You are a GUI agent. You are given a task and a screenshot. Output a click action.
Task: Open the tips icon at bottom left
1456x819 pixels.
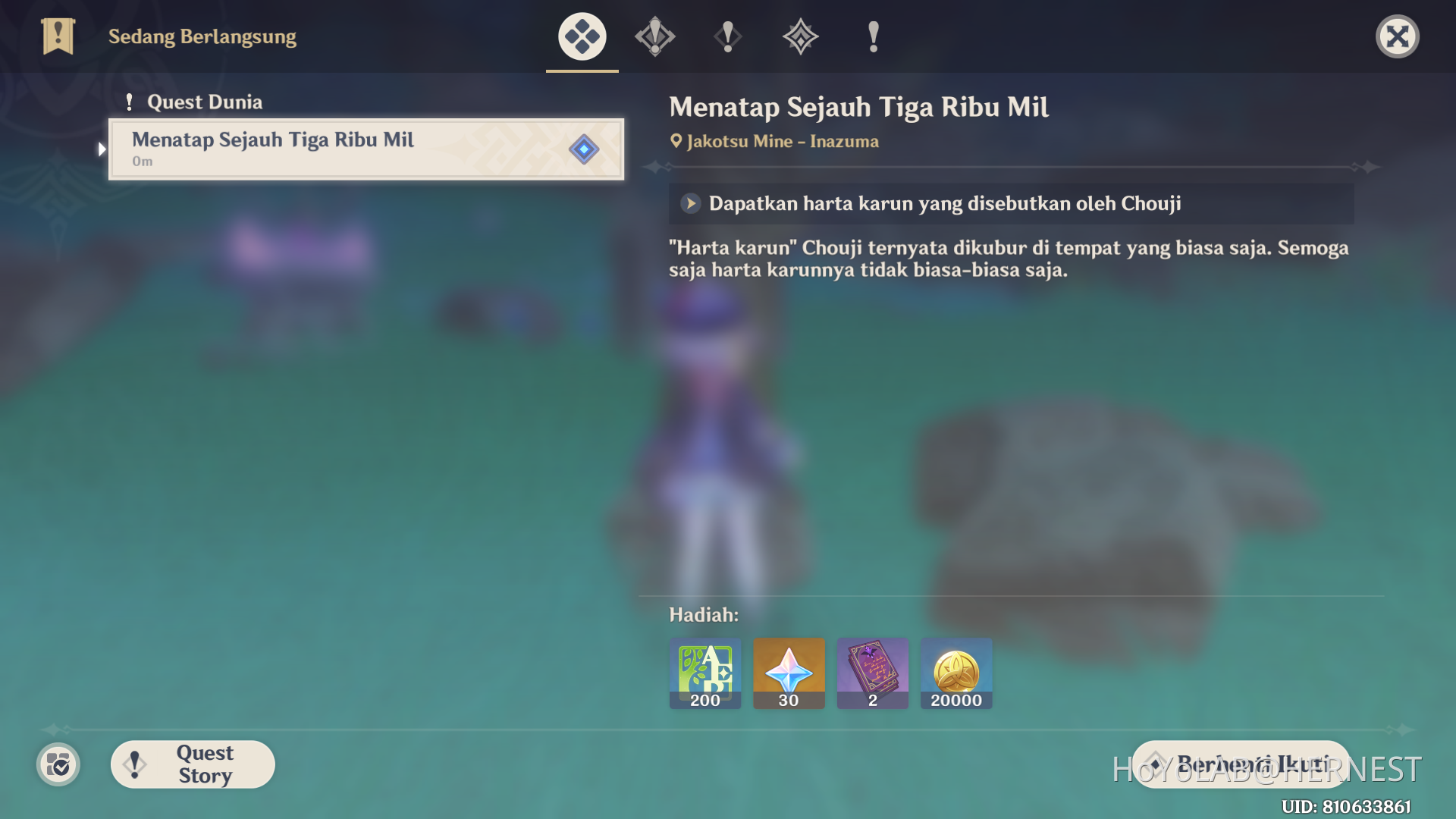coord(58,764)
